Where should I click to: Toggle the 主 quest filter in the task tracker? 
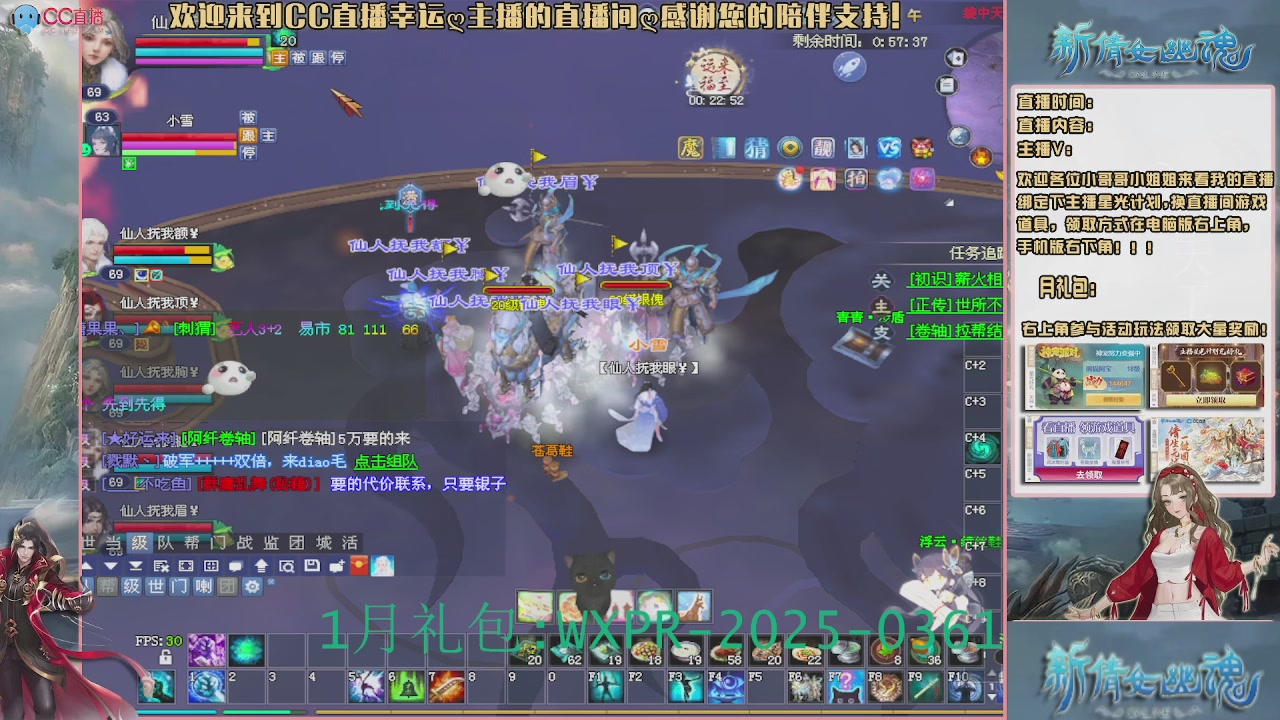(881, 309)
